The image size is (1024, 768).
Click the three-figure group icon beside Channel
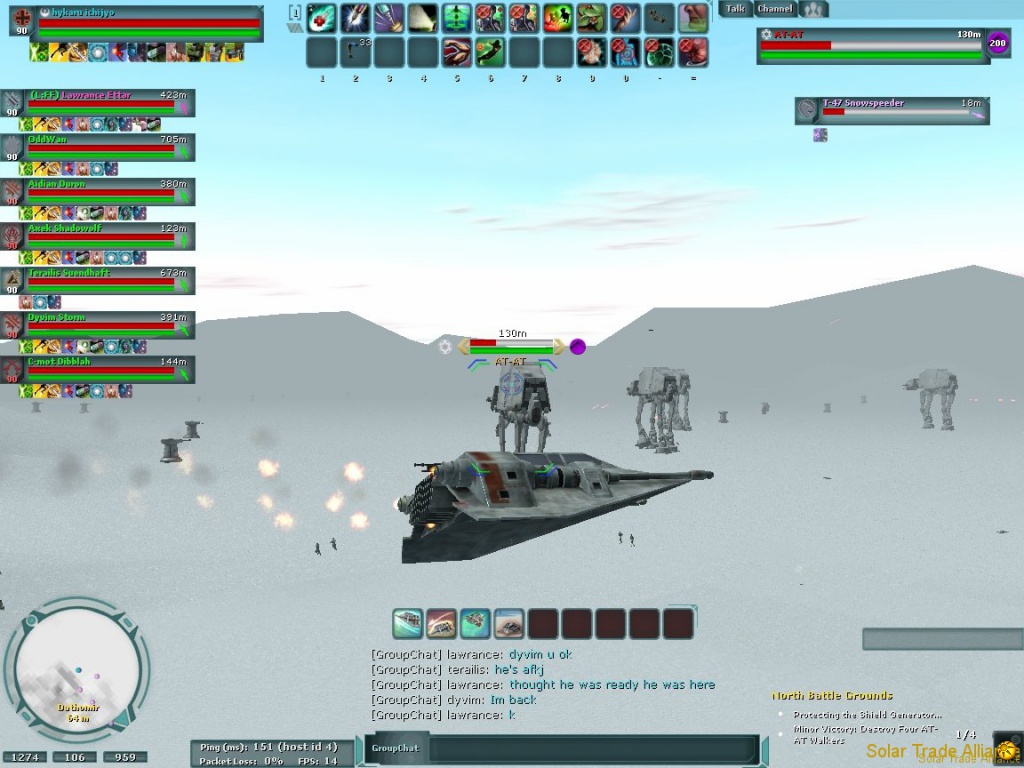(x=817, y=9)
